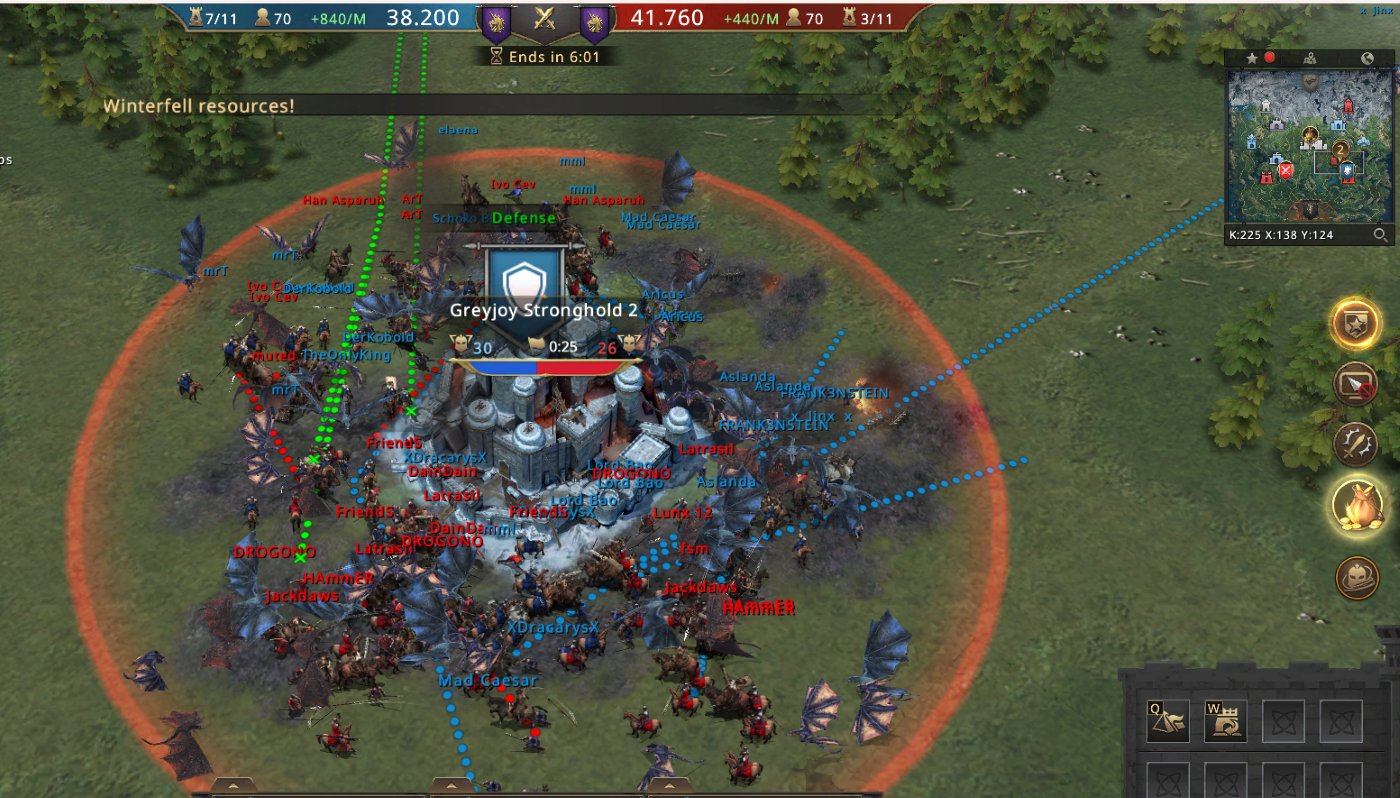The image size is (1400, 798).
Task: Open the star favorites on the minimap bar
Action: 1251,59
